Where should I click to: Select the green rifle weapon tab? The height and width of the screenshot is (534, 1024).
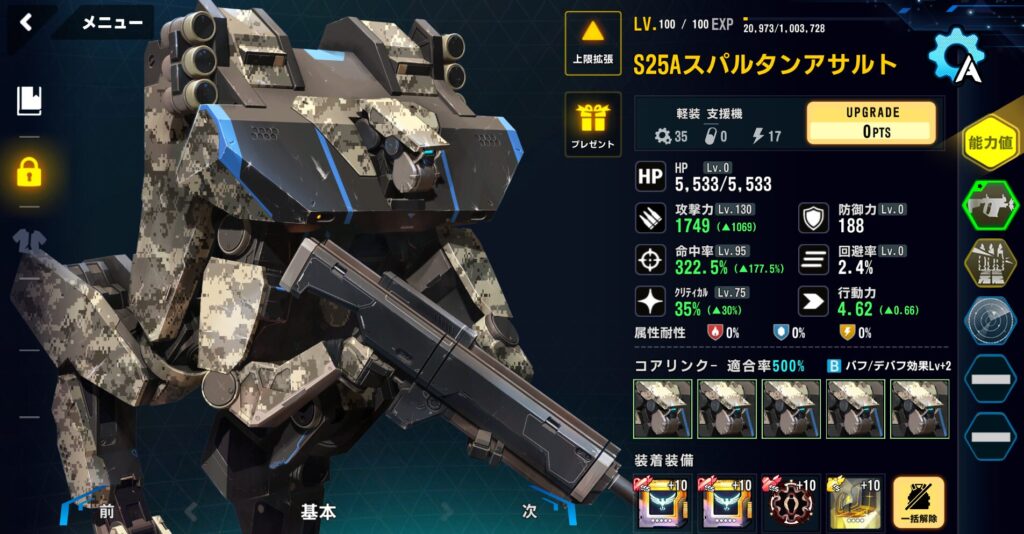[989, 205]
